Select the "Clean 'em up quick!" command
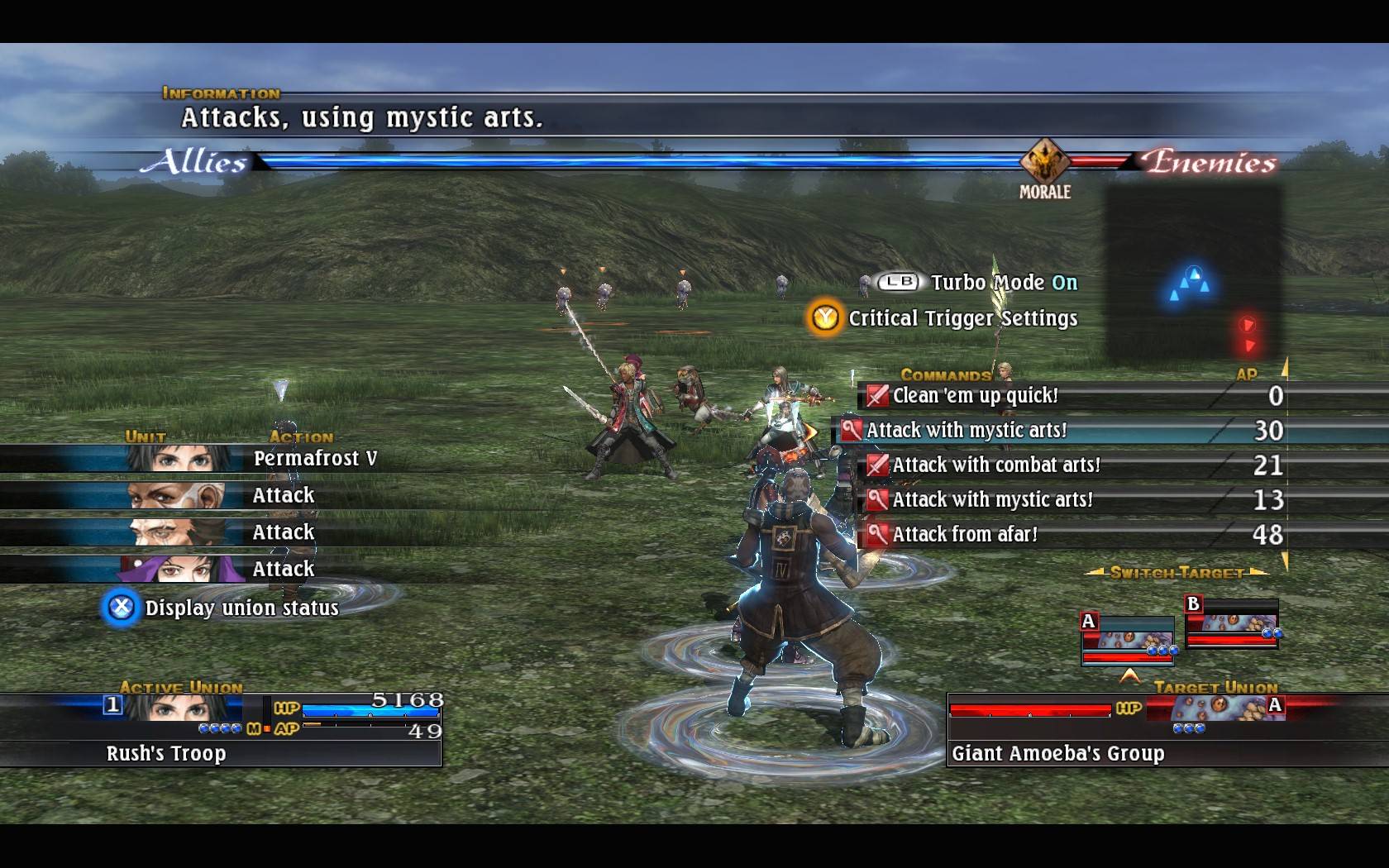 [x=976, y=396]
